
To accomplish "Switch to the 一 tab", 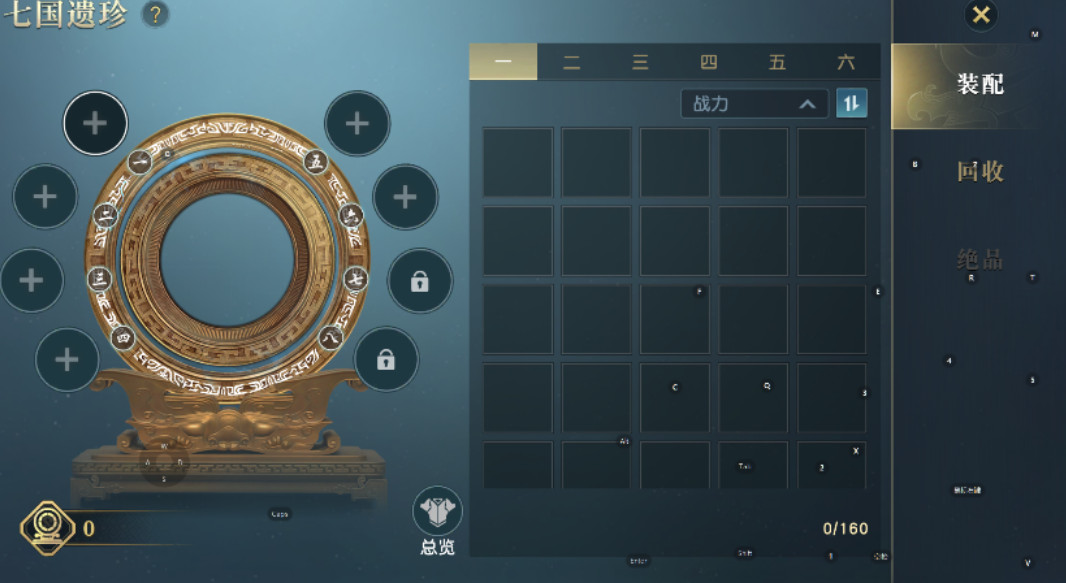I will click(503, 62).
